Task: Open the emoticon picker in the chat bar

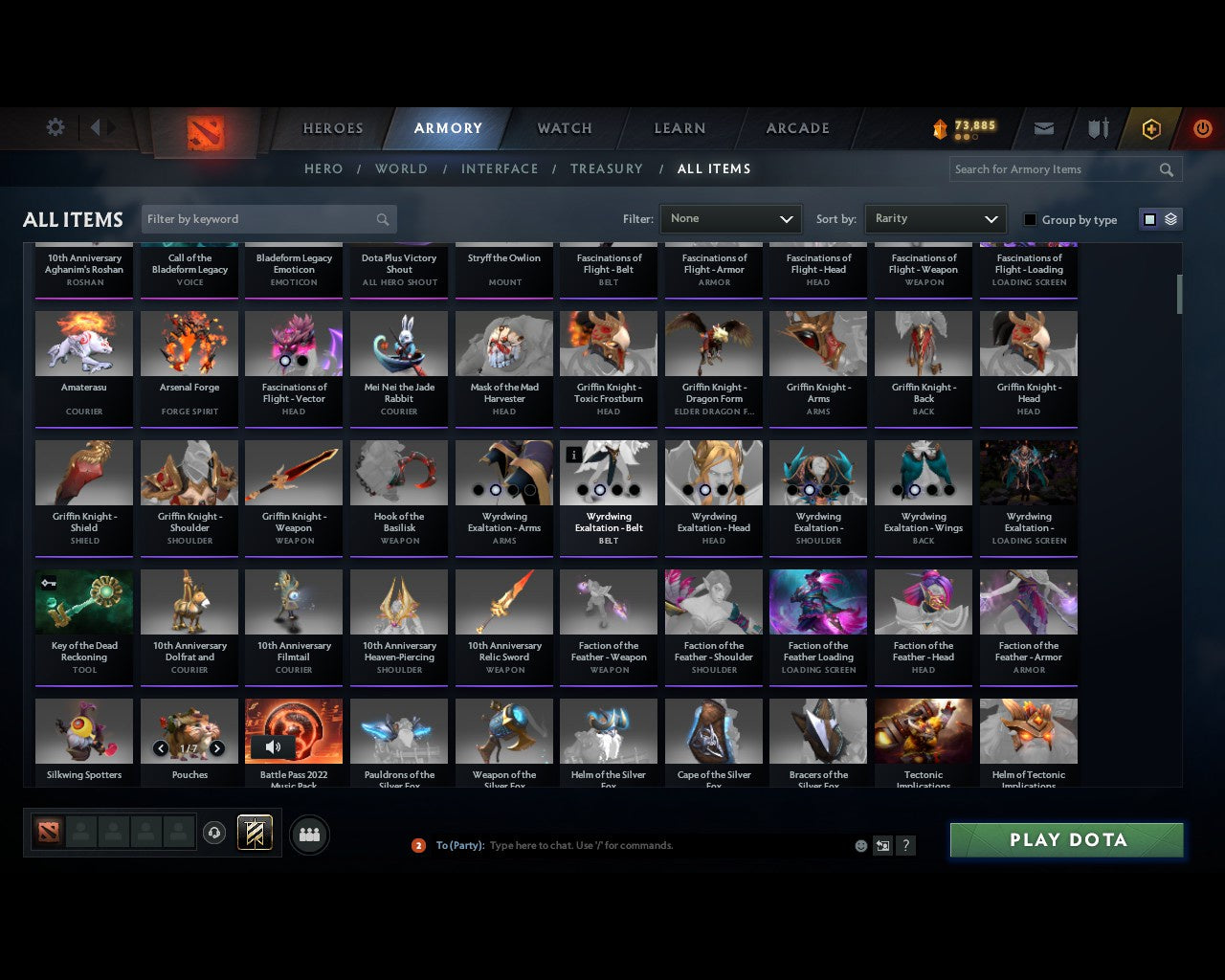Action: (860, 845)
